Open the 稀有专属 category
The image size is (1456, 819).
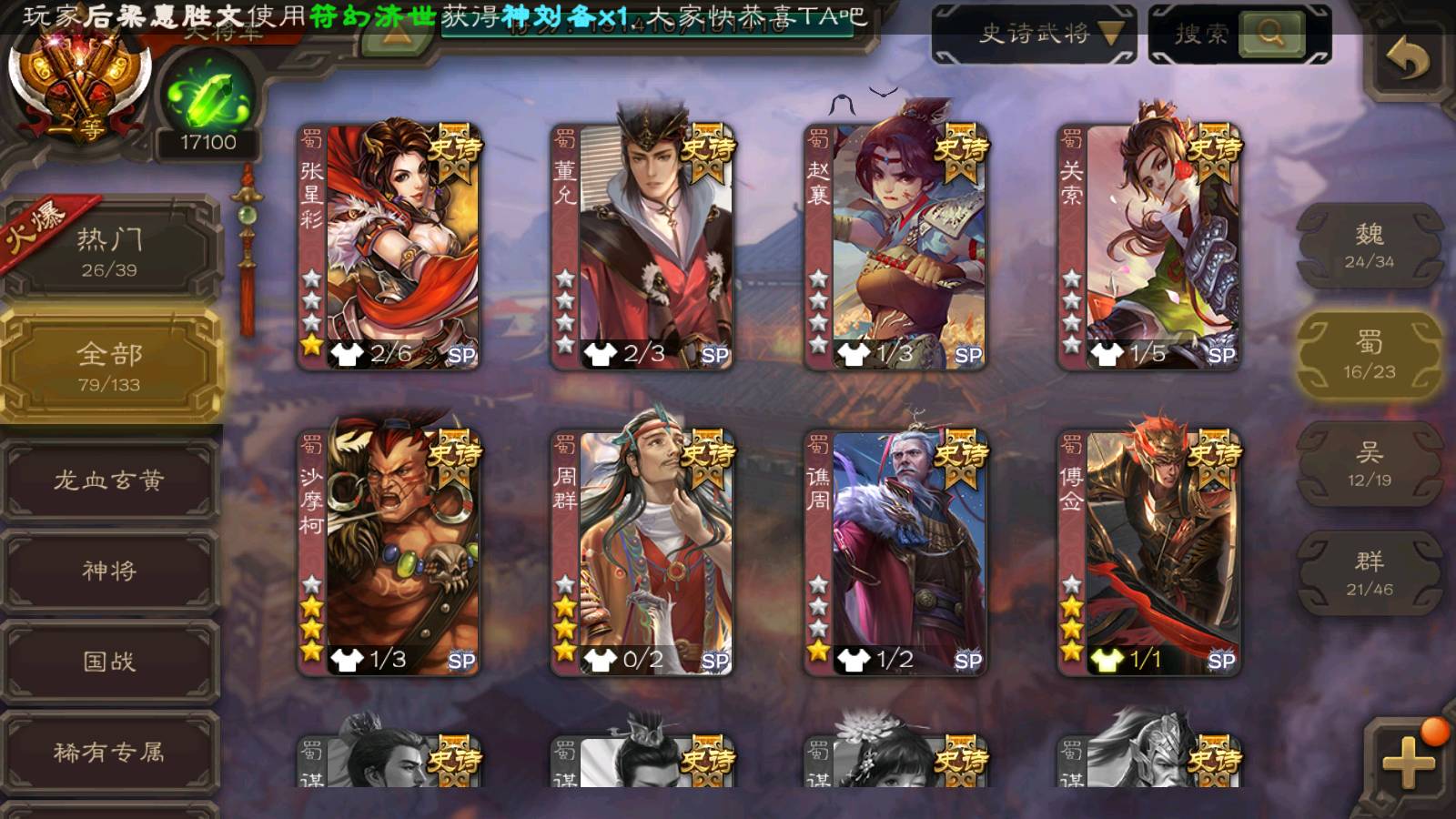109,753
